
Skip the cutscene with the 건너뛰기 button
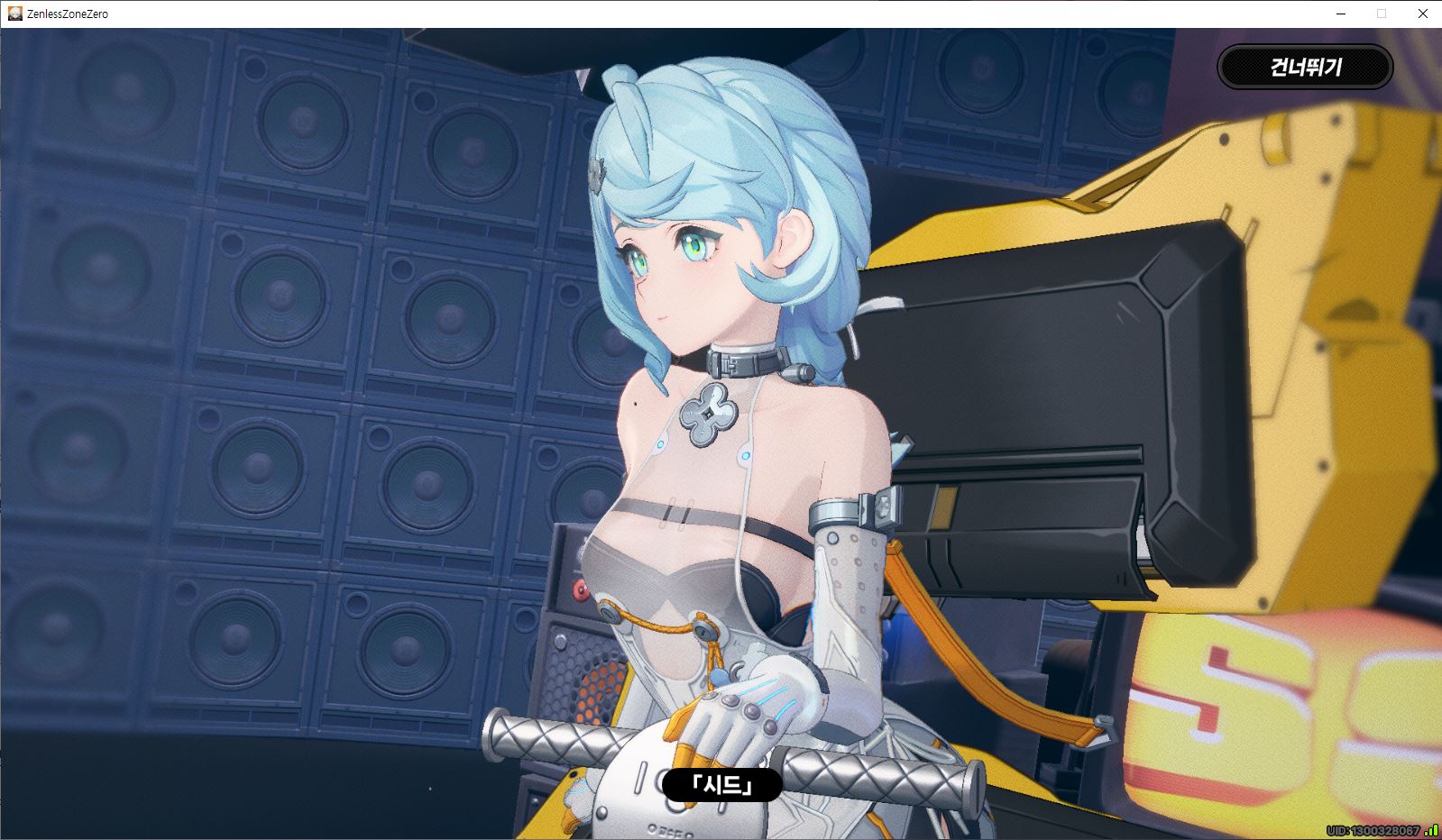coord(1305,67)
